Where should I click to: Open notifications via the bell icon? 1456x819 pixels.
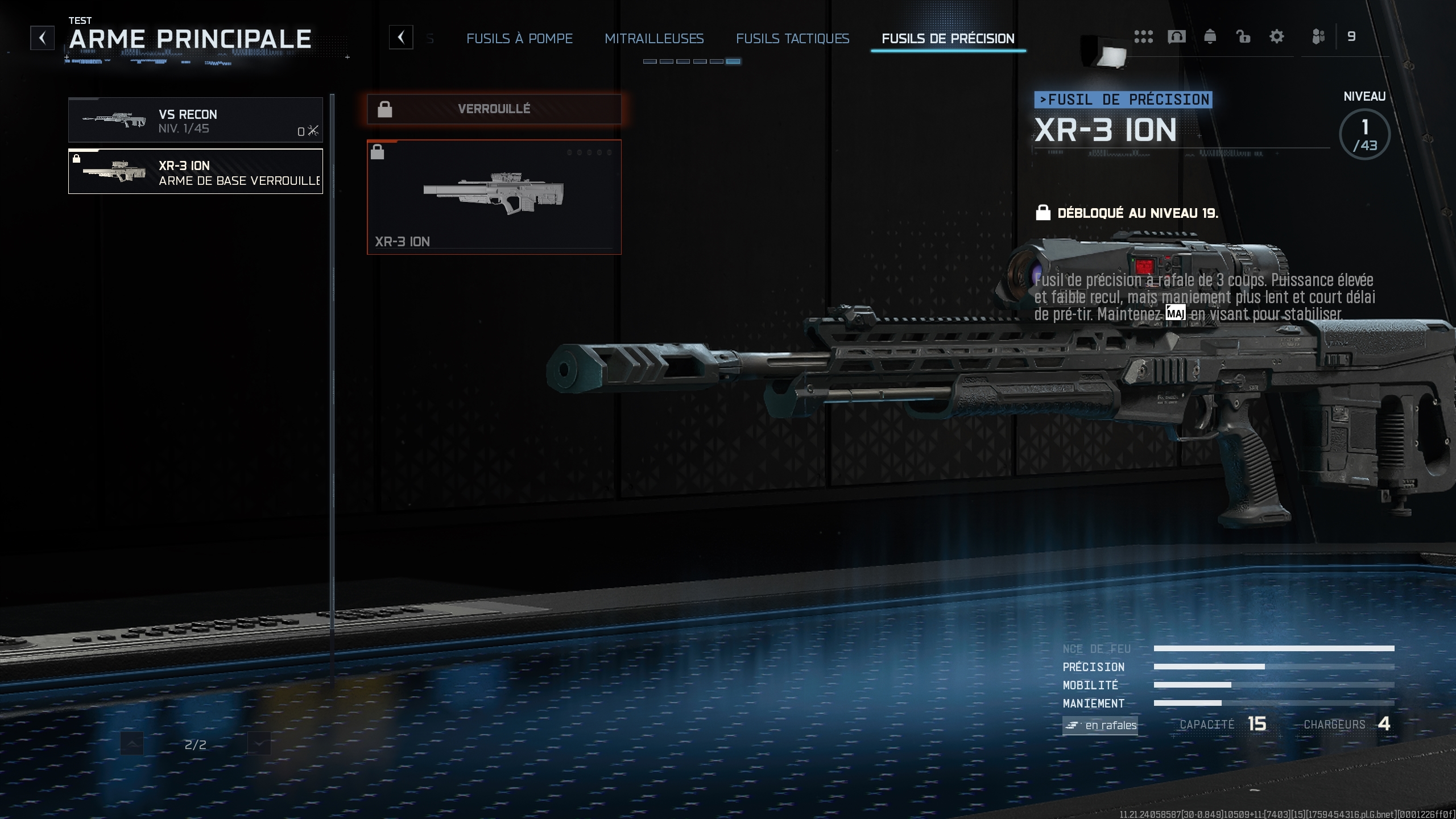click(1210, 37)
